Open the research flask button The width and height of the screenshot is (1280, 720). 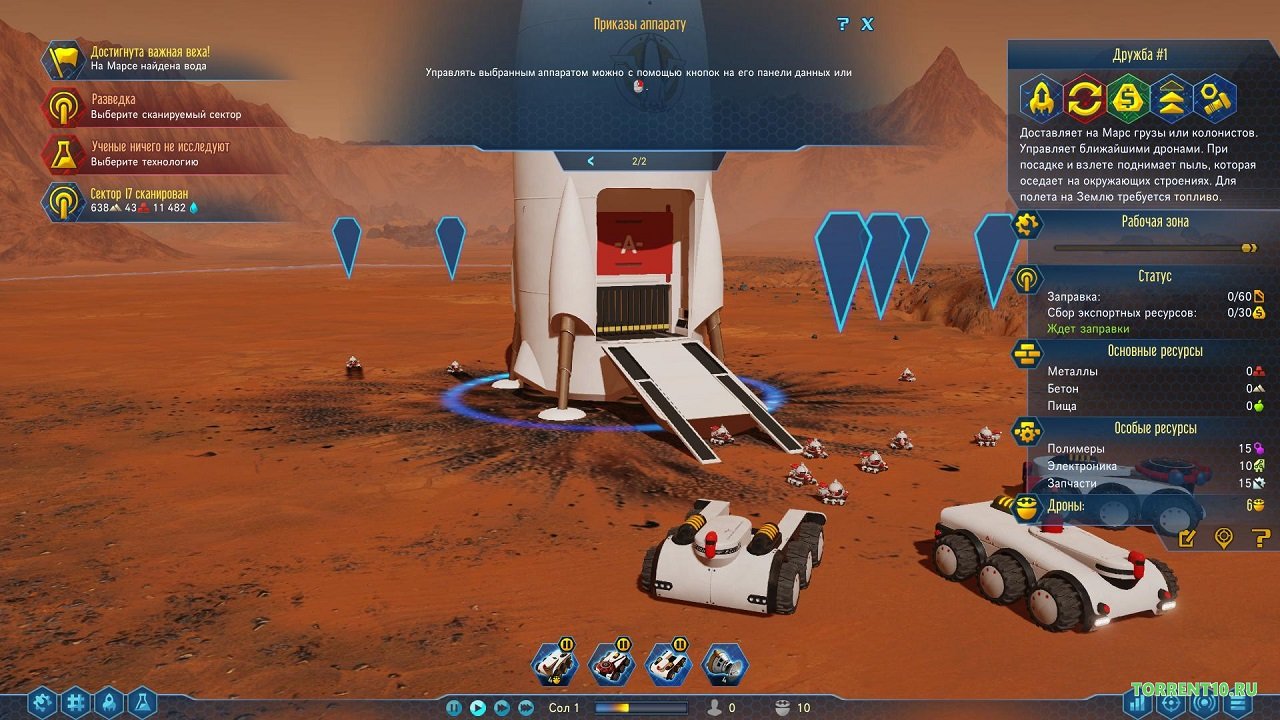pos(141,703)
